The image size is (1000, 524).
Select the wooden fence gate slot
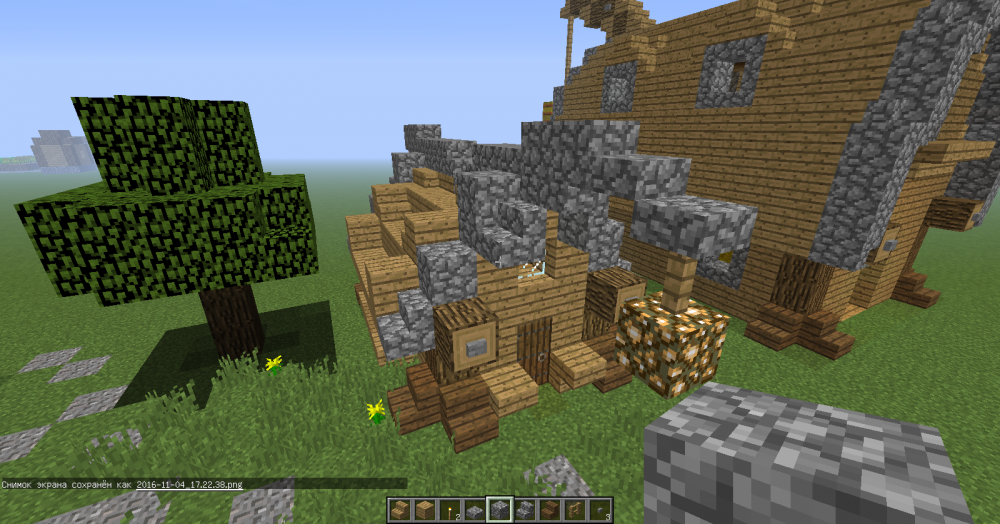[x=574, y=510]
